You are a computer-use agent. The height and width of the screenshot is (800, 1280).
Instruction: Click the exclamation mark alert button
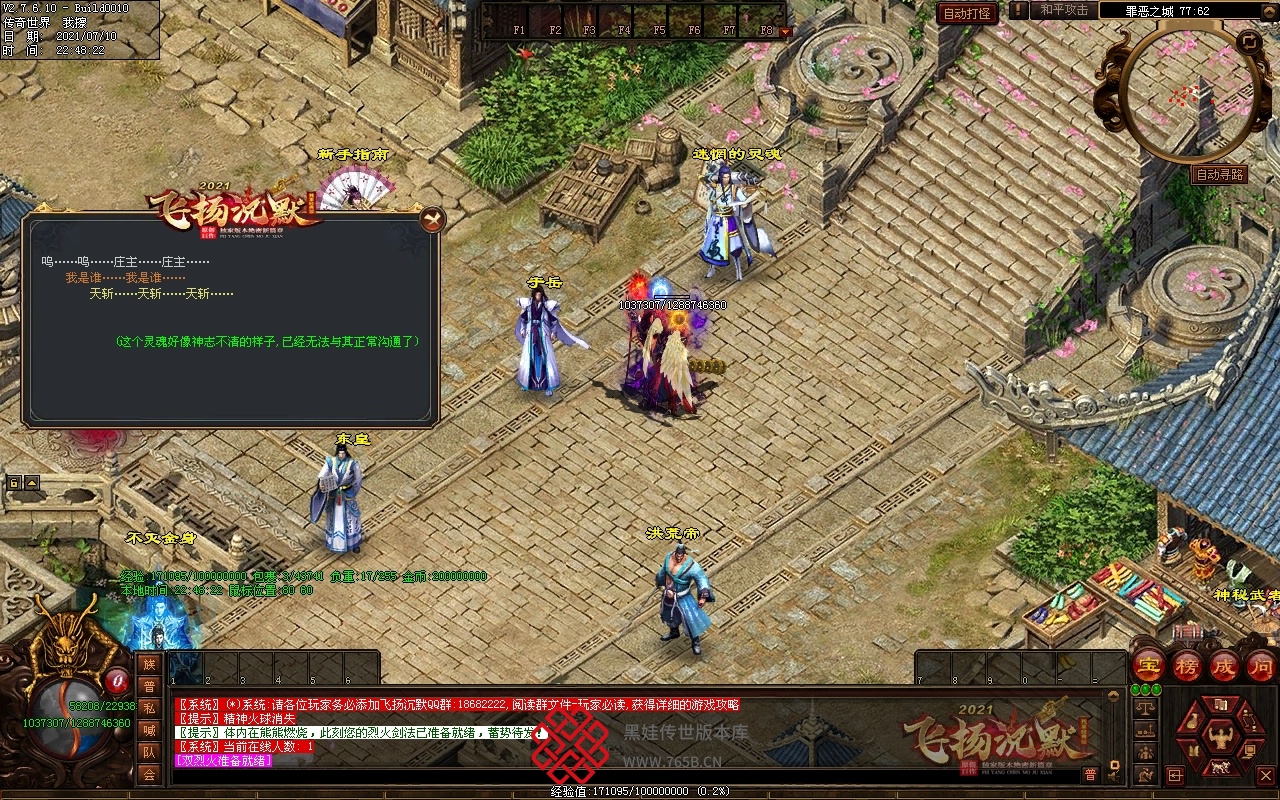coord(1018,10)
